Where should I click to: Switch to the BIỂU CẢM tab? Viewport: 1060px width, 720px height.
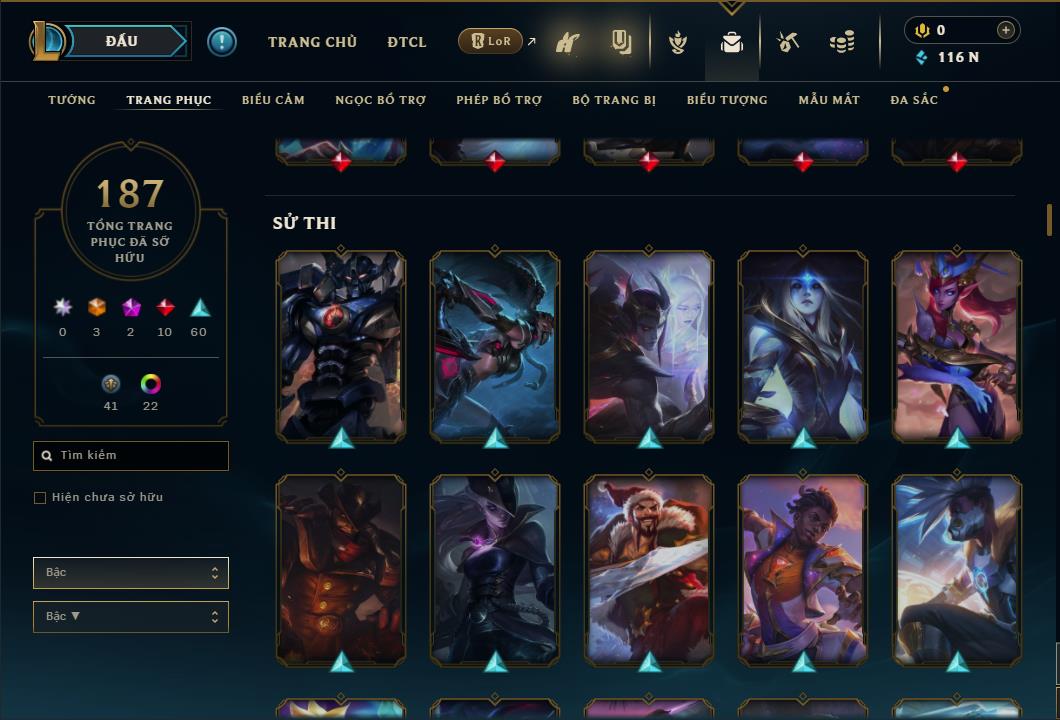point(273,100)
